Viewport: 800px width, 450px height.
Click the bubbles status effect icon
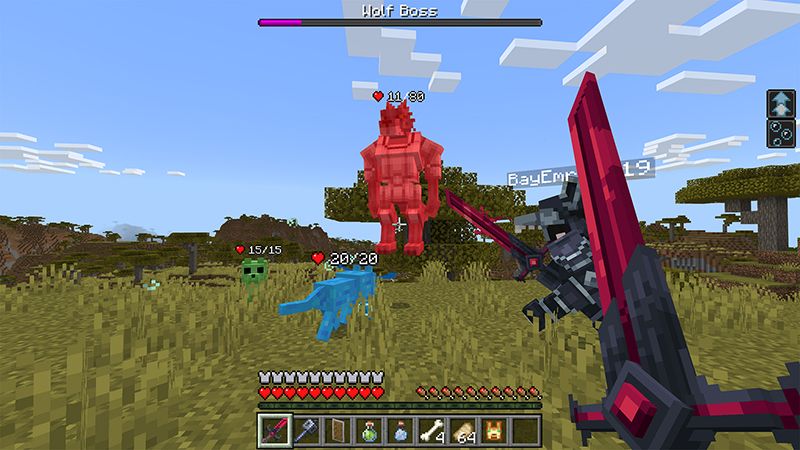[779, 133]
